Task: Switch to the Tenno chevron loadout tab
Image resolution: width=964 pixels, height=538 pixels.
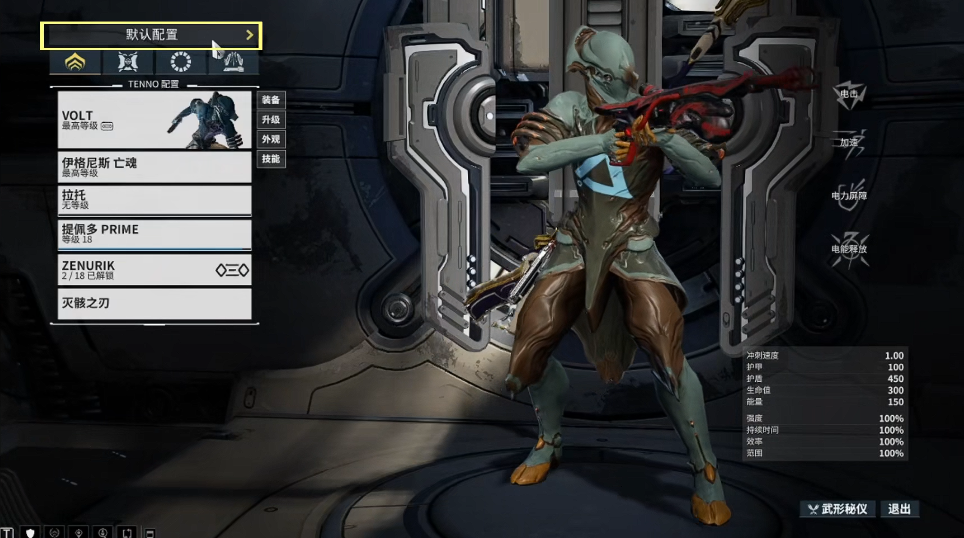Action: 76,63
